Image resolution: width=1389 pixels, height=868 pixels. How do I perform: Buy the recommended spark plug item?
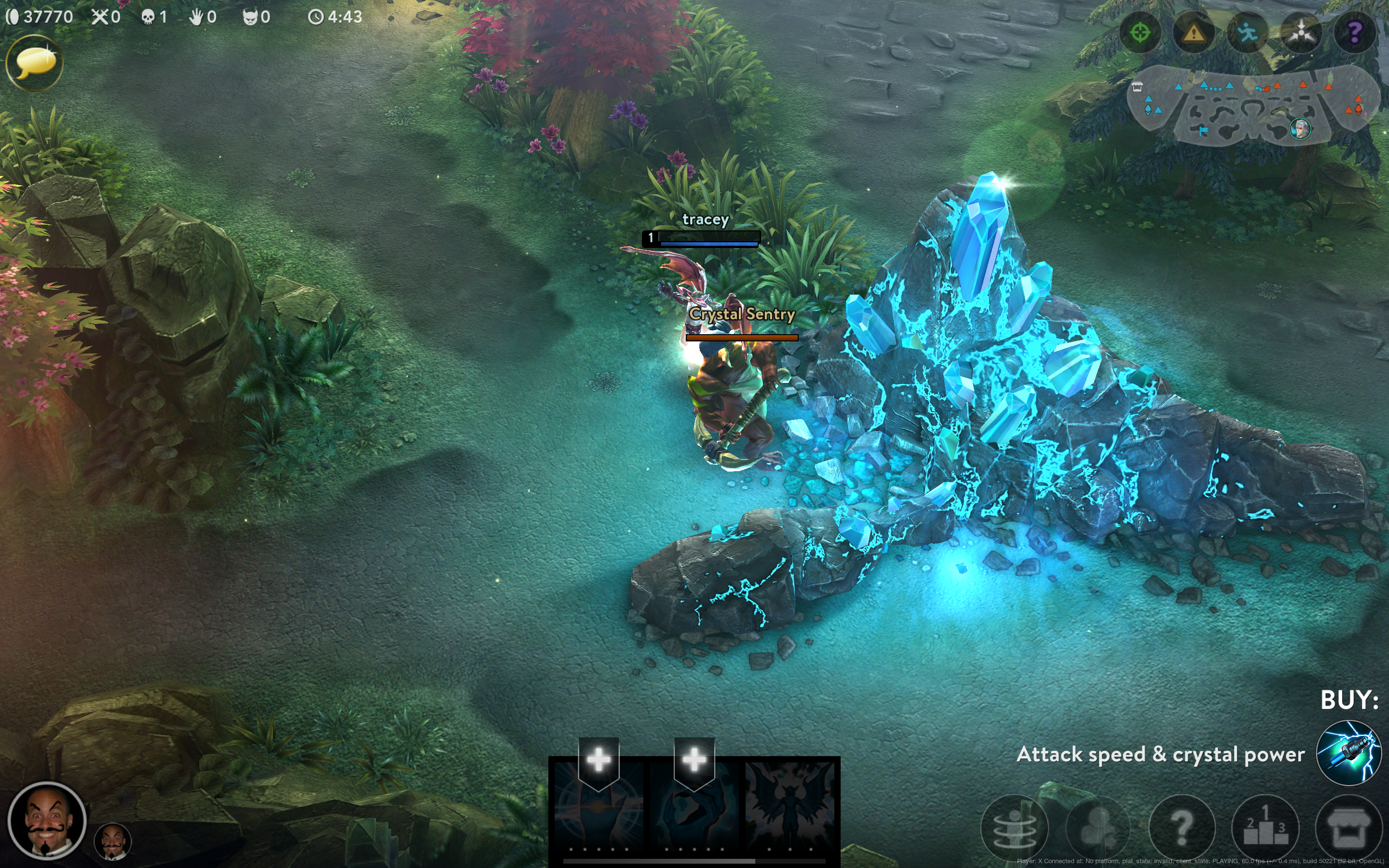point(1348,753)
